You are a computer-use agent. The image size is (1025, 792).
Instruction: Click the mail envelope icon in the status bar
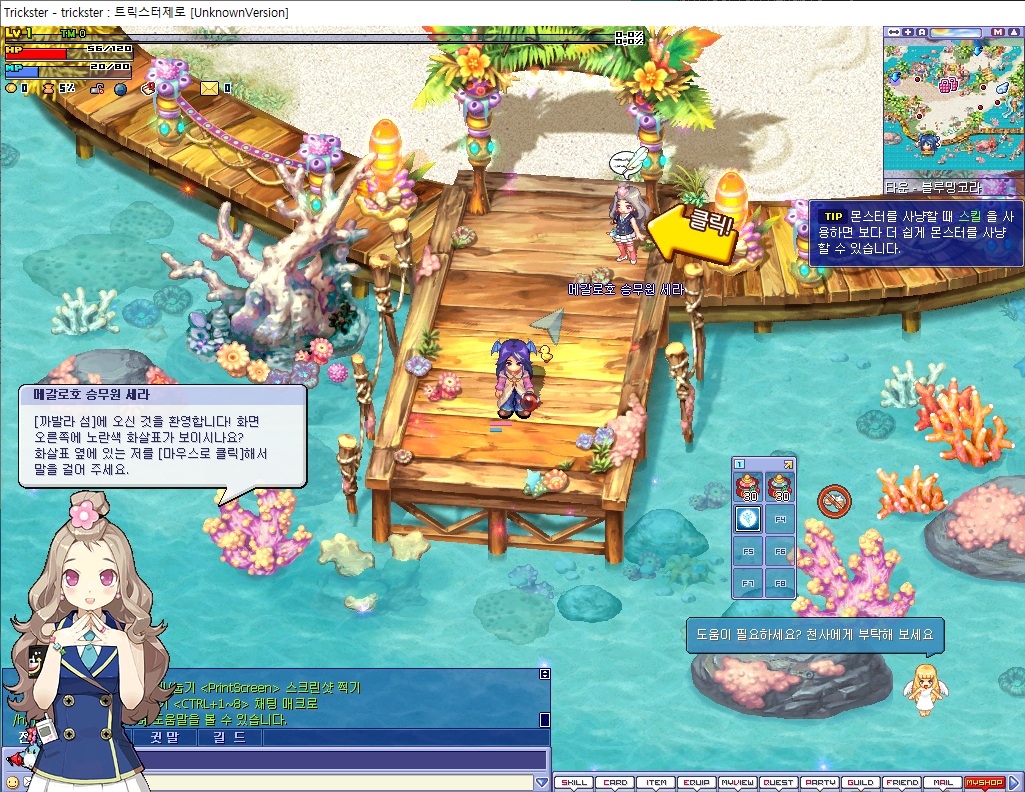[x=209, y=88]
